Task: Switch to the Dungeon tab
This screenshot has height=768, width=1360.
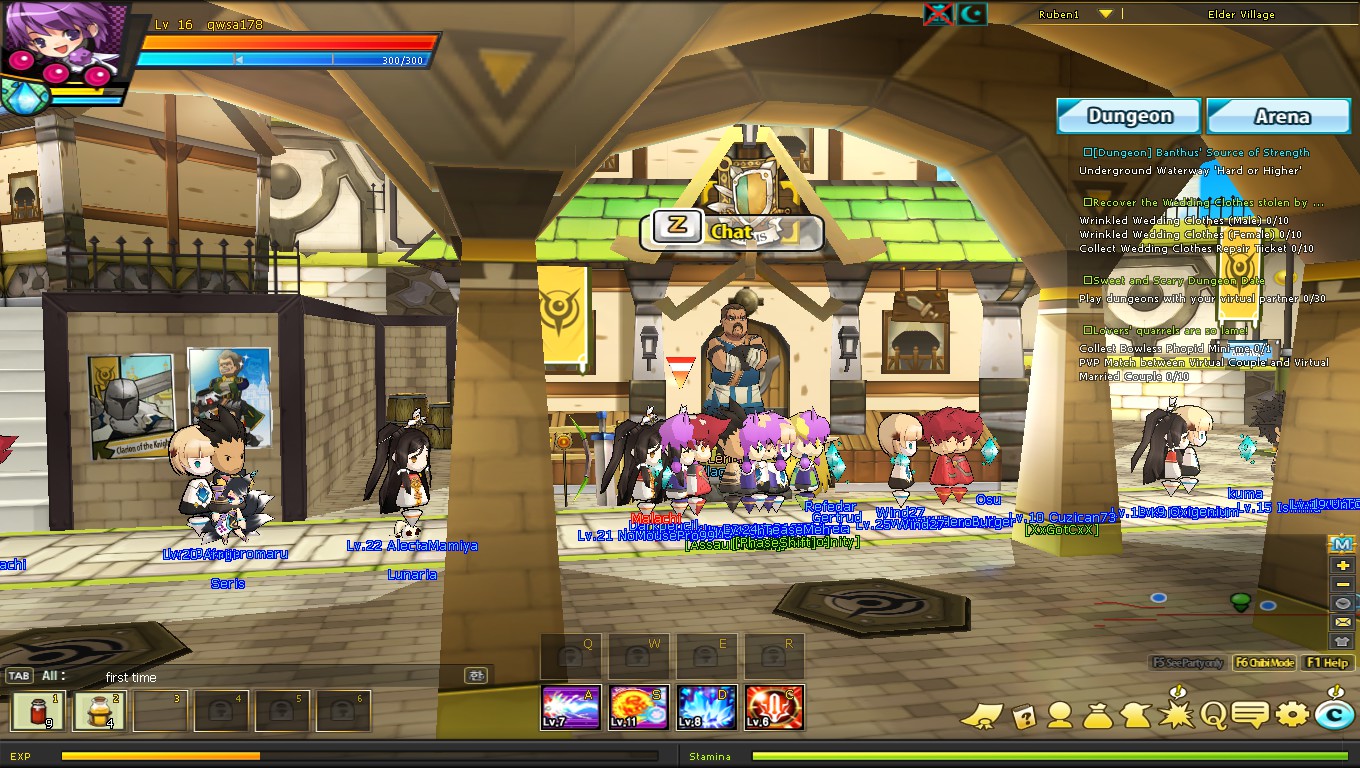Action: click(1128, 116)
